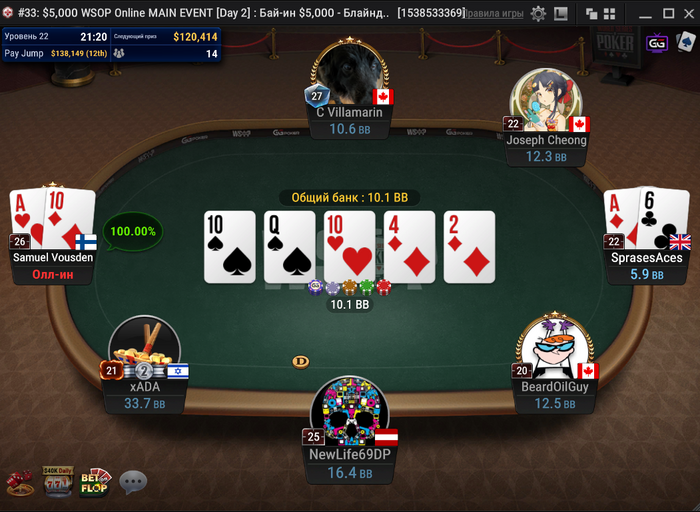Select player C Villamarin's avatar
The image size is (700, 512).
(349, 75)
